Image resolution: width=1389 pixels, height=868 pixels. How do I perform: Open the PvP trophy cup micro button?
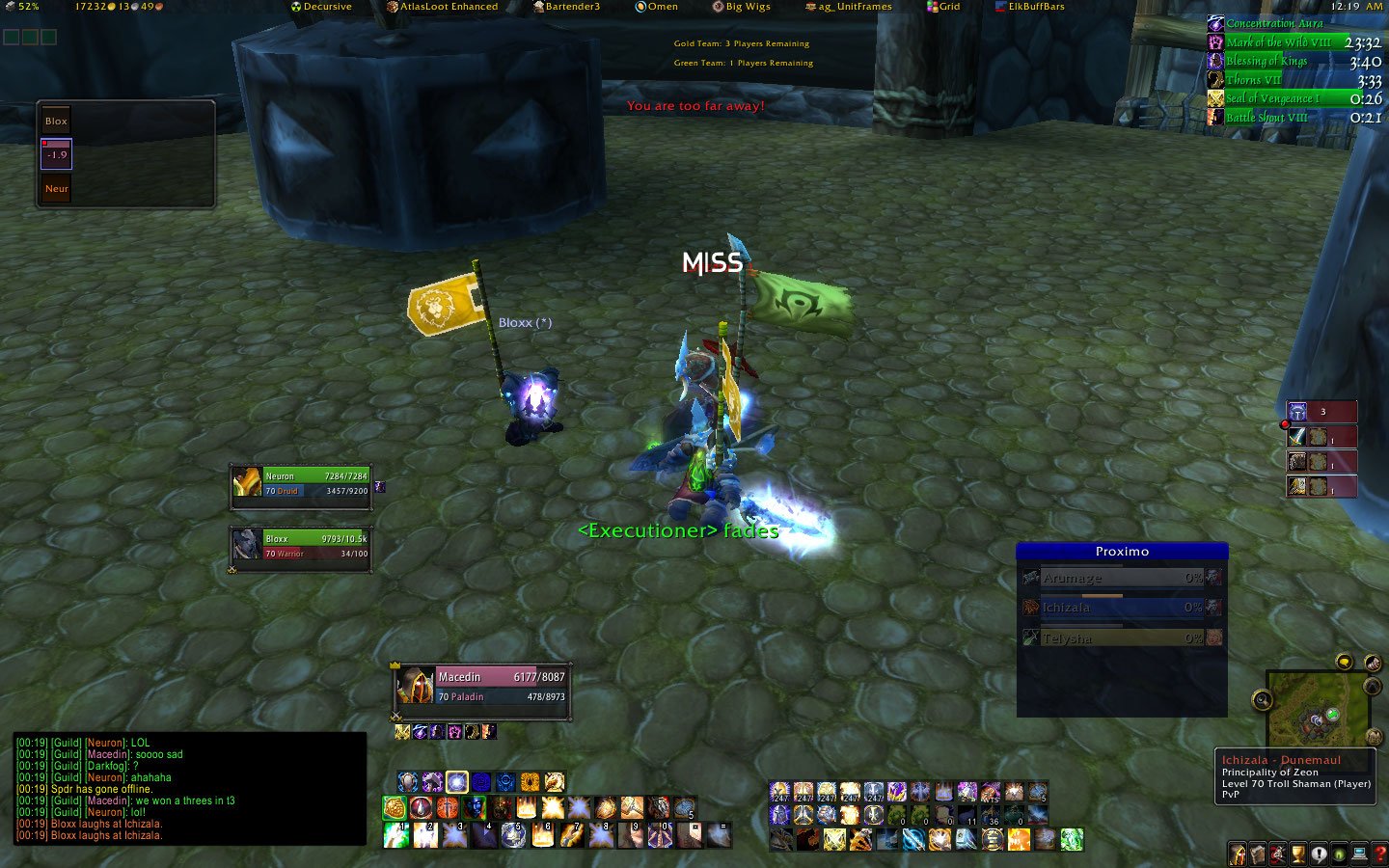pos(1298,854)
